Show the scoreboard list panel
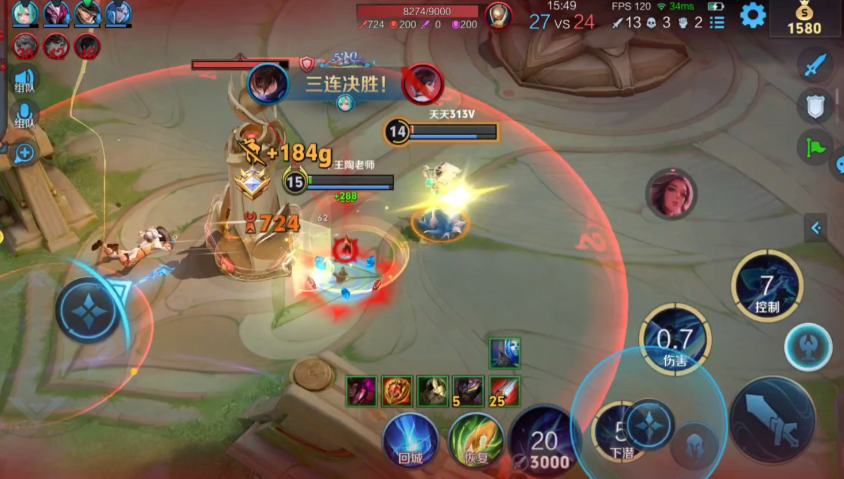 click(716, 22)
